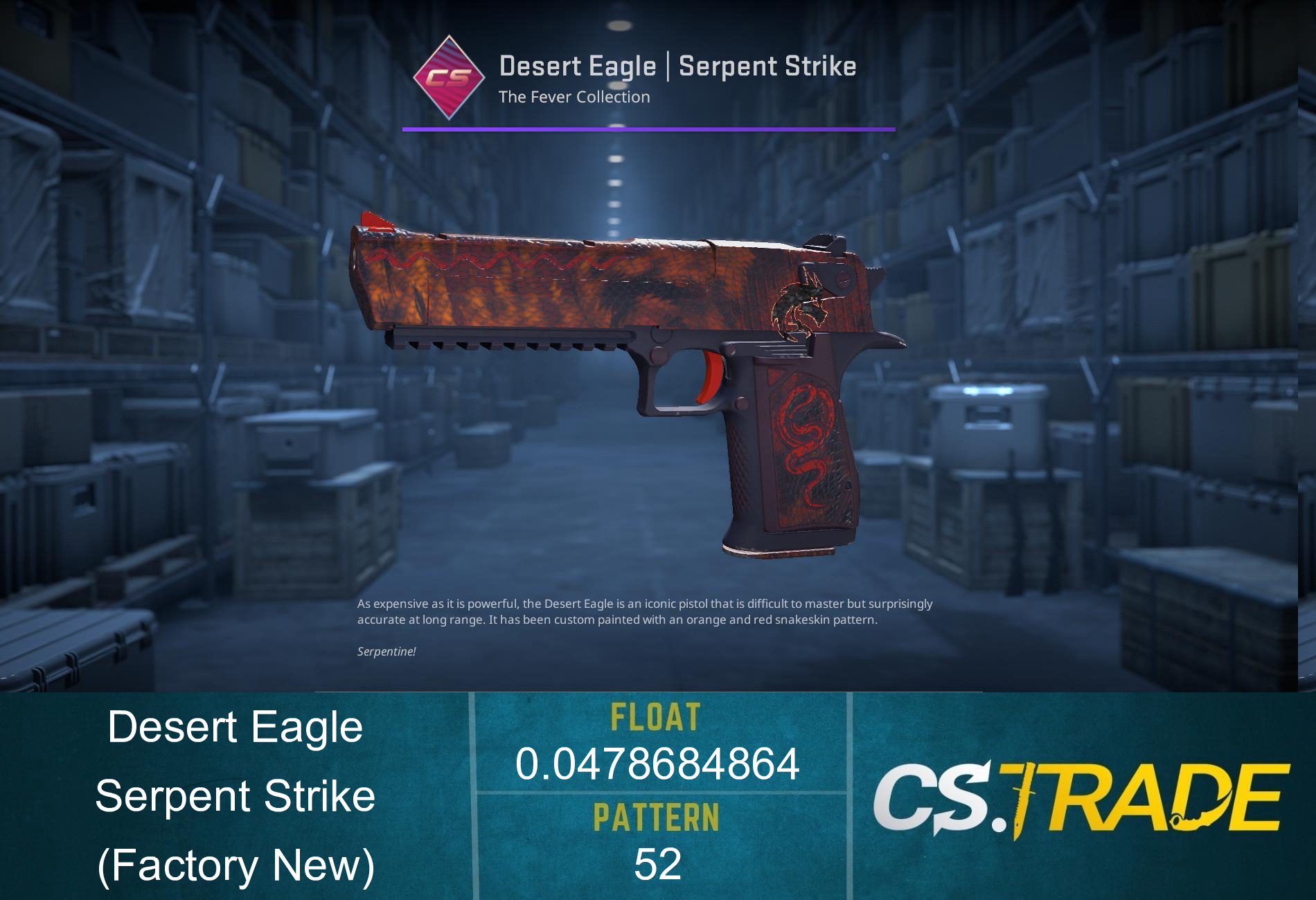This screenshot has width=1316, height=900.
Task: Toggle the 'Serpentine!' flavor text visibility
Action: click(385, 651)
